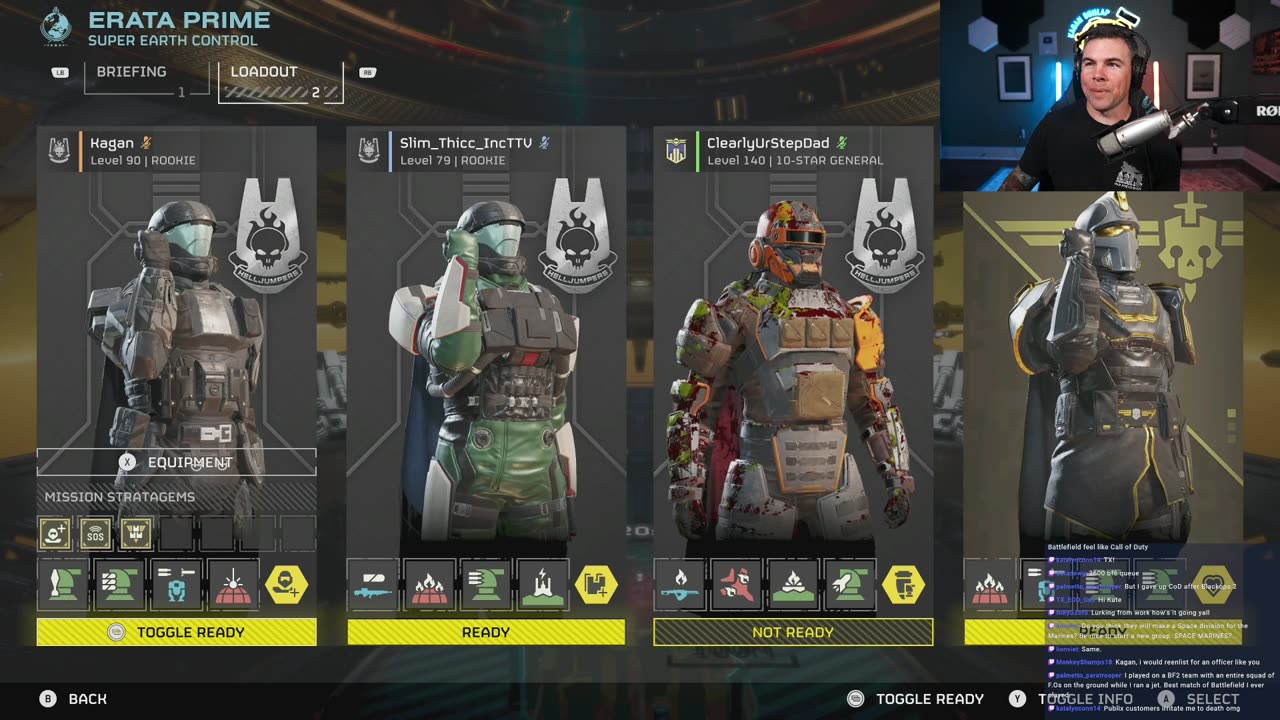Choose Kagan's red orbital laser stratagem
Viewport: 1280px width, 720px height.
[233, 585]
